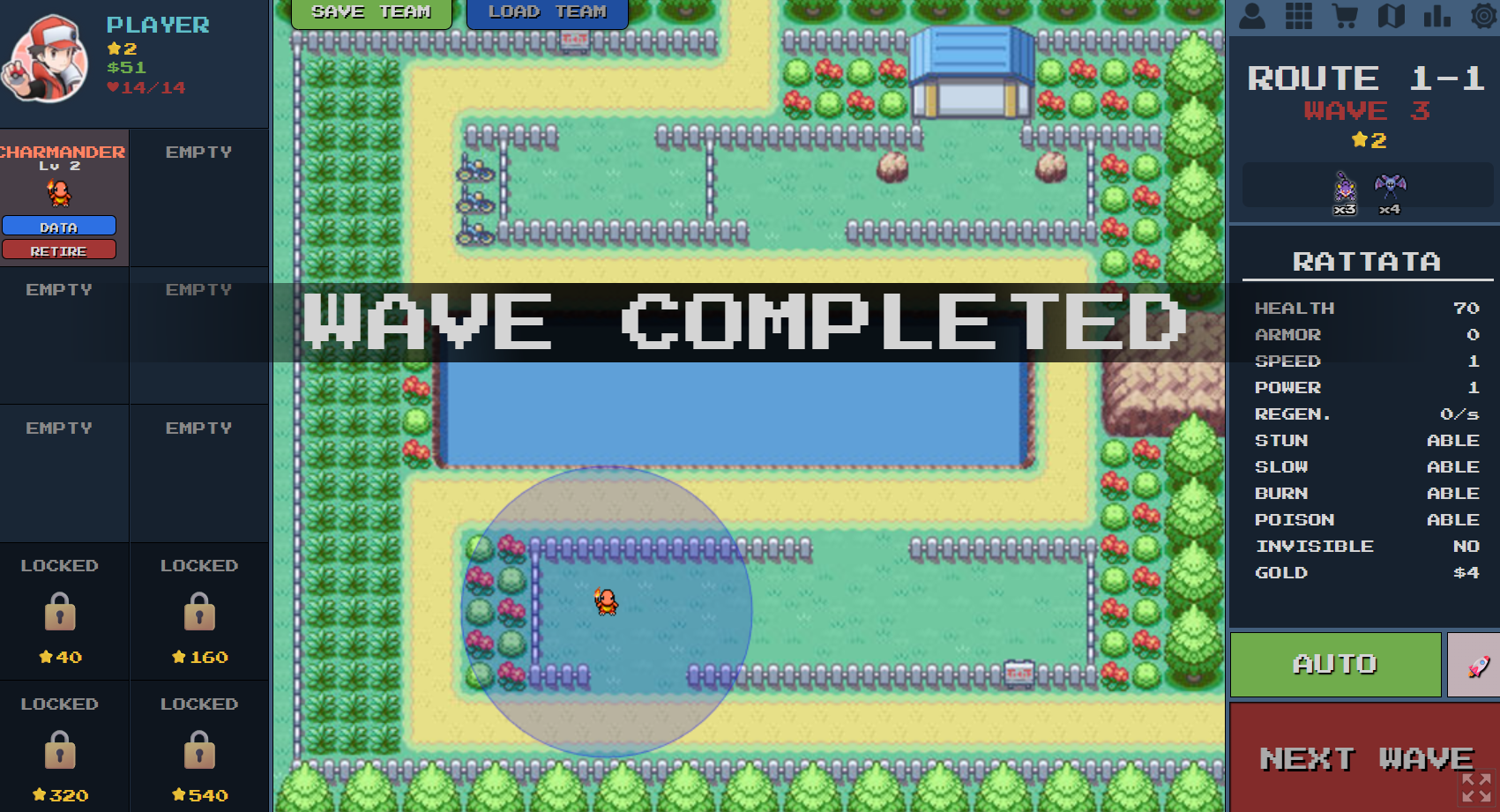Open the grid collection icon

tap(1299, 16)
